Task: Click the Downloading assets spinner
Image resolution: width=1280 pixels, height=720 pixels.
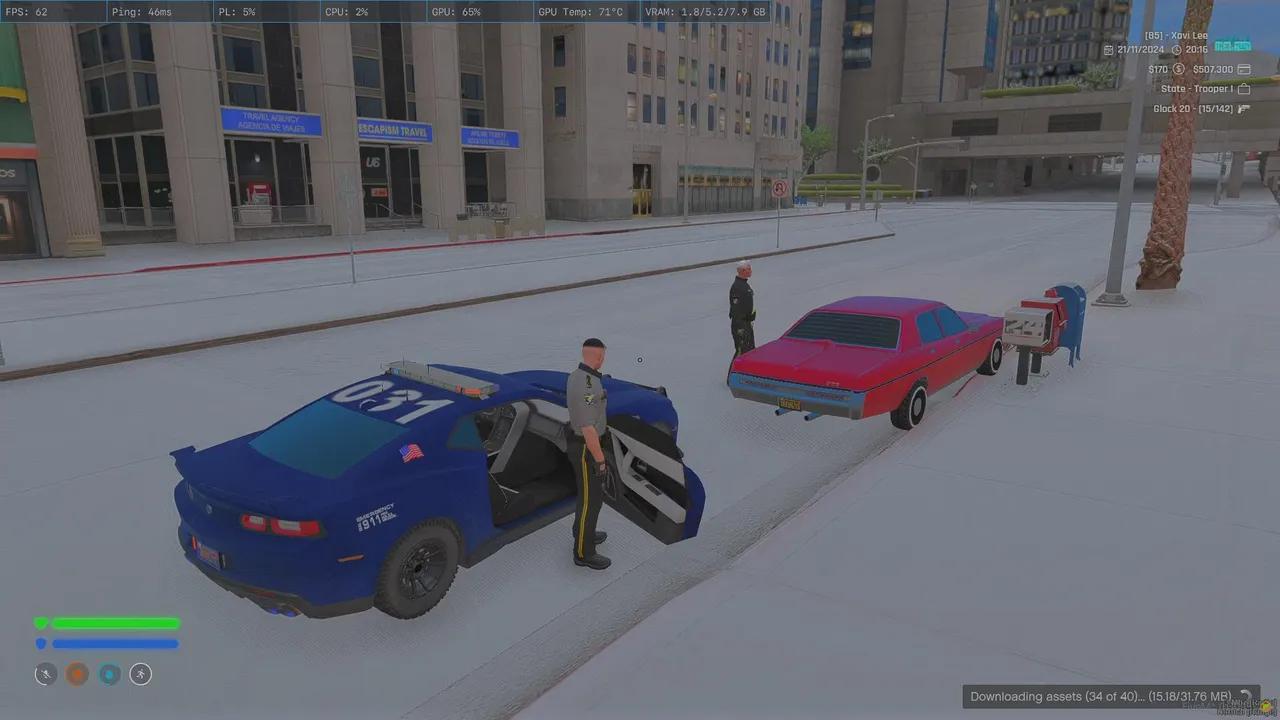Action: coord(1244,697)
